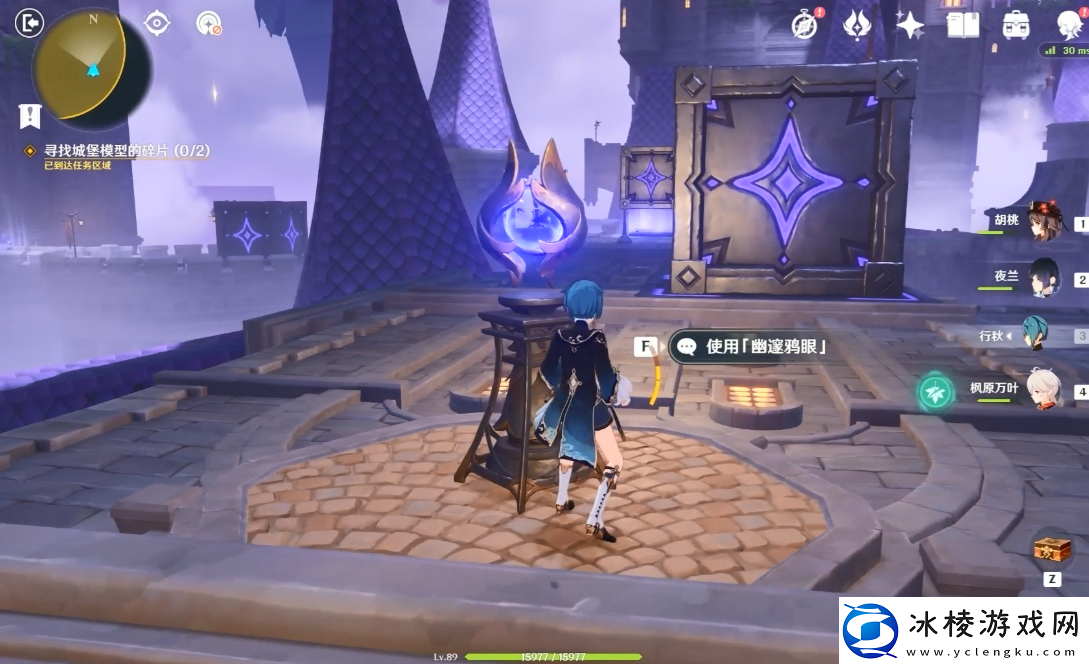Open the circular minimap
Image resolution: width=1089 pixels, height=664 pixels.
click(92, 68)
